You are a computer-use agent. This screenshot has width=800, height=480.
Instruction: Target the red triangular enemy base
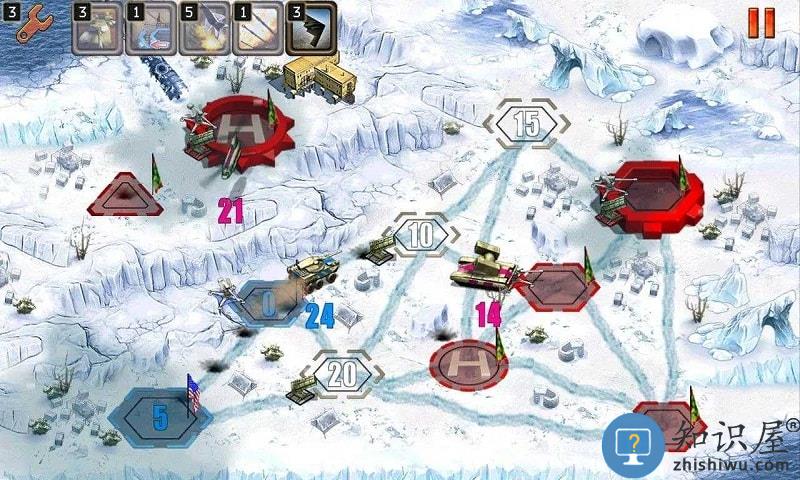tap(126, 197)
